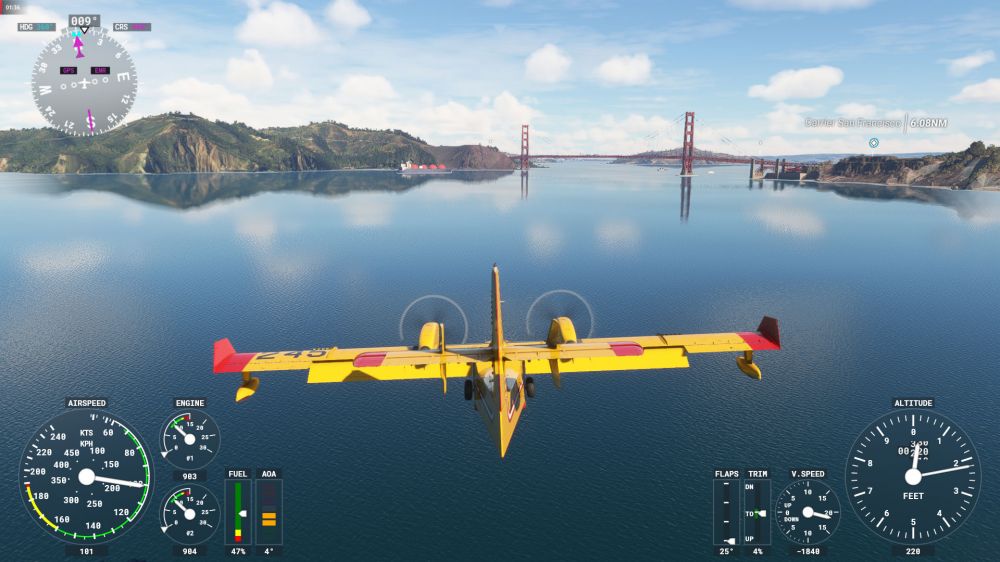Click the engine #1 gauge
1000x562 pixels.
[x=190, y=439]
